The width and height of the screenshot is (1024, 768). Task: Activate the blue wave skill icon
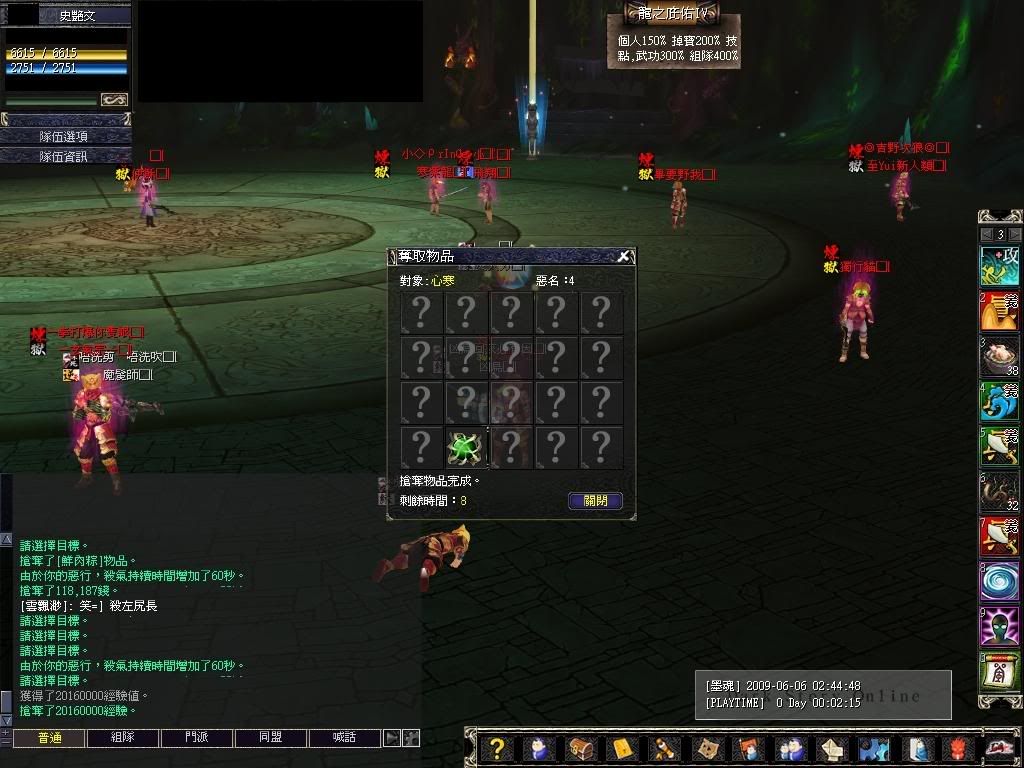999,401
